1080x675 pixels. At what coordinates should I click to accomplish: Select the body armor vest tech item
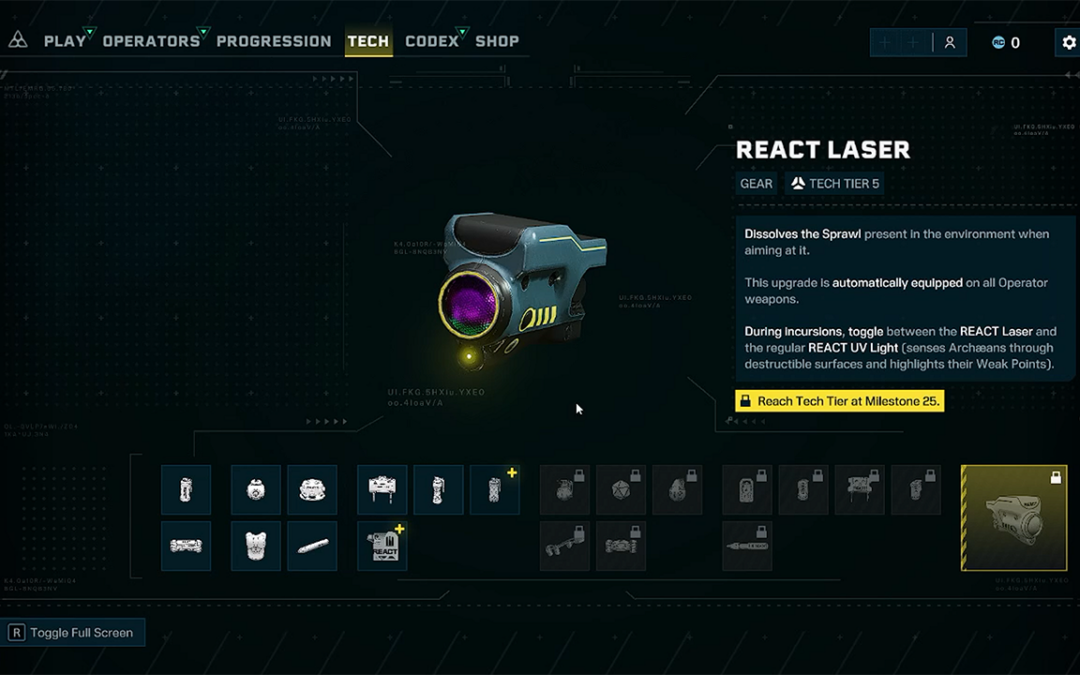tap(256, 546)
